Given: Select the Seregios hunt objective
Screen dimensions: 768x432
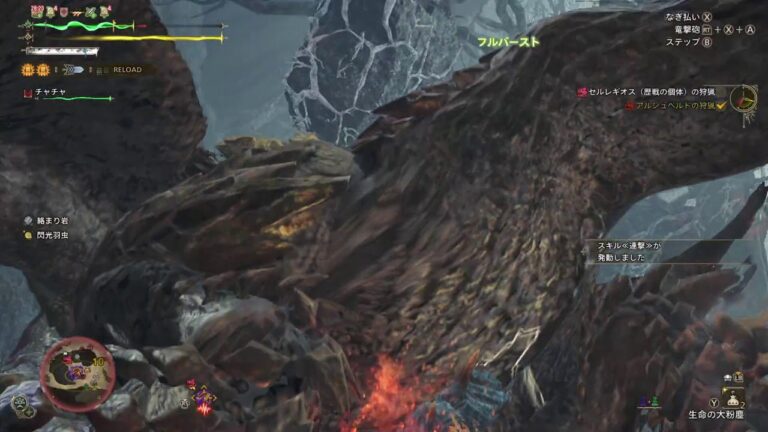Looking at the screenshot, I should tap(654, 92).
